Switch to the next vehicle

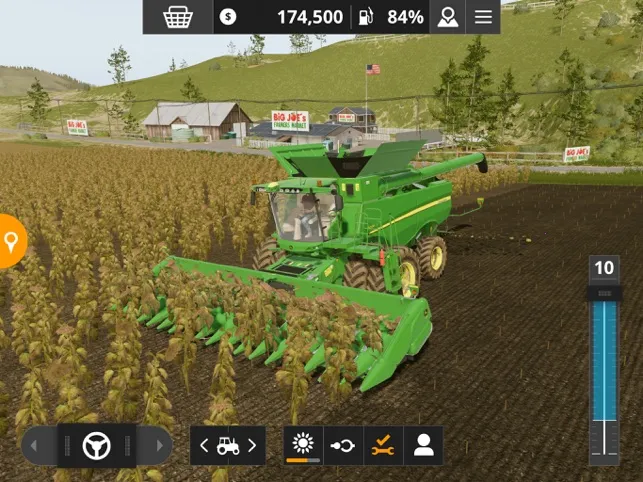click(252, 446)
